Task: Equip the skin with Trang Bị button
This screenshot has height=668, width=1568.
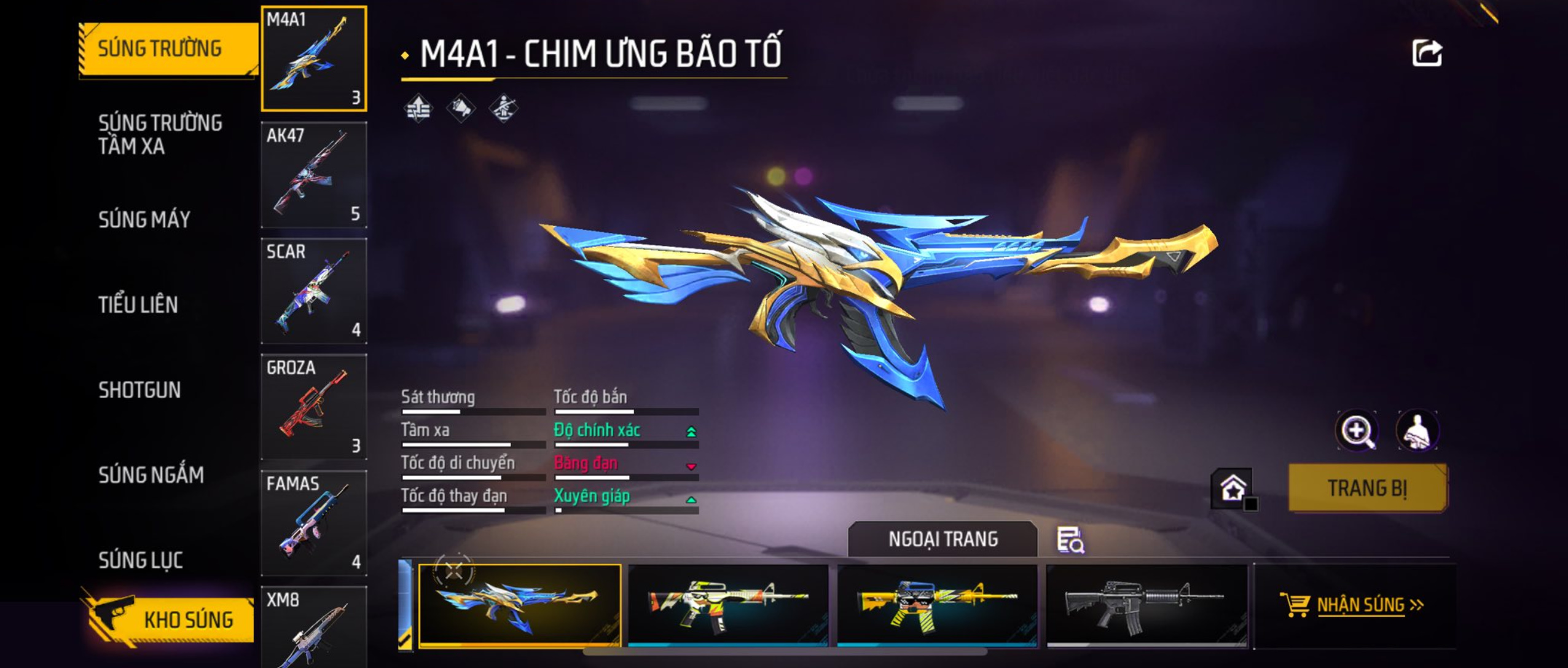Action: pos(1368,488)
